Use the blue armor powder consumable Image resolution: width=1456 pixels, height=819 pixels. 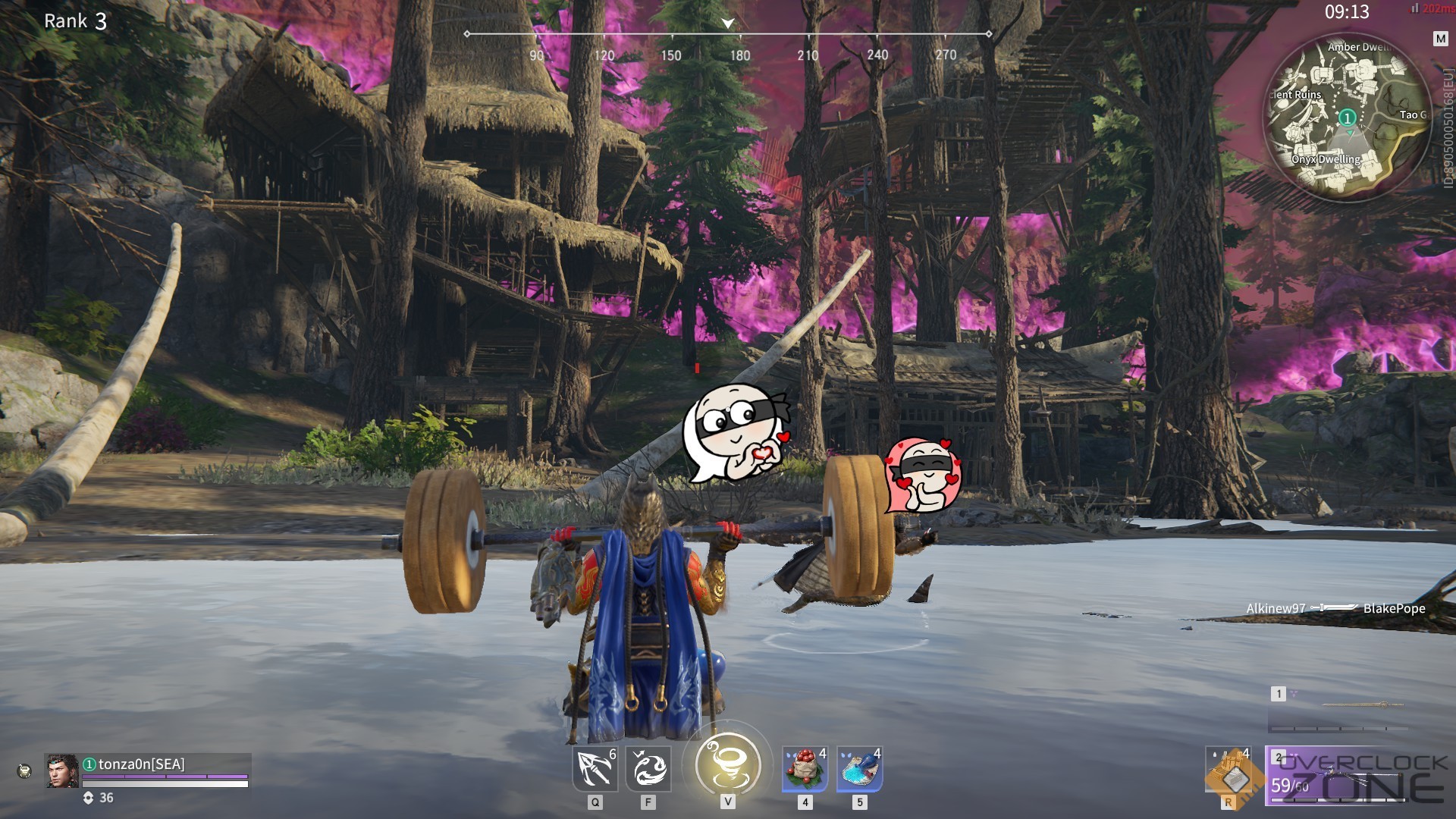859,768
